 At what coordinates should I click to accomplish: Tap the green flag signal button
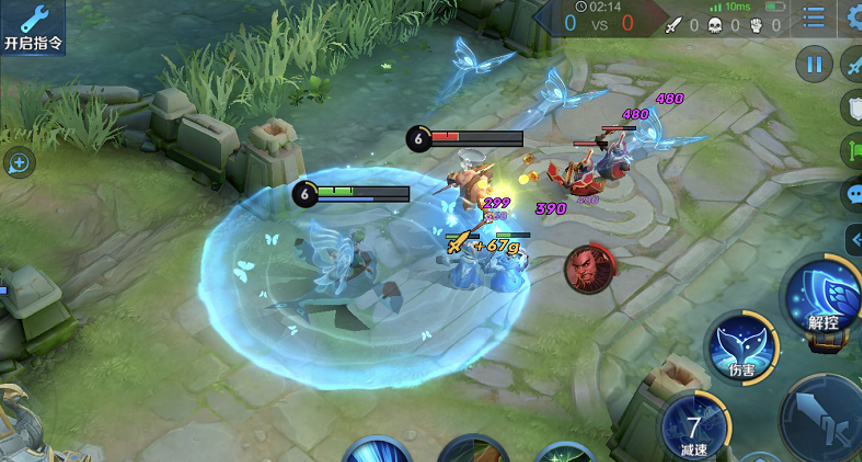click(853, 150)
